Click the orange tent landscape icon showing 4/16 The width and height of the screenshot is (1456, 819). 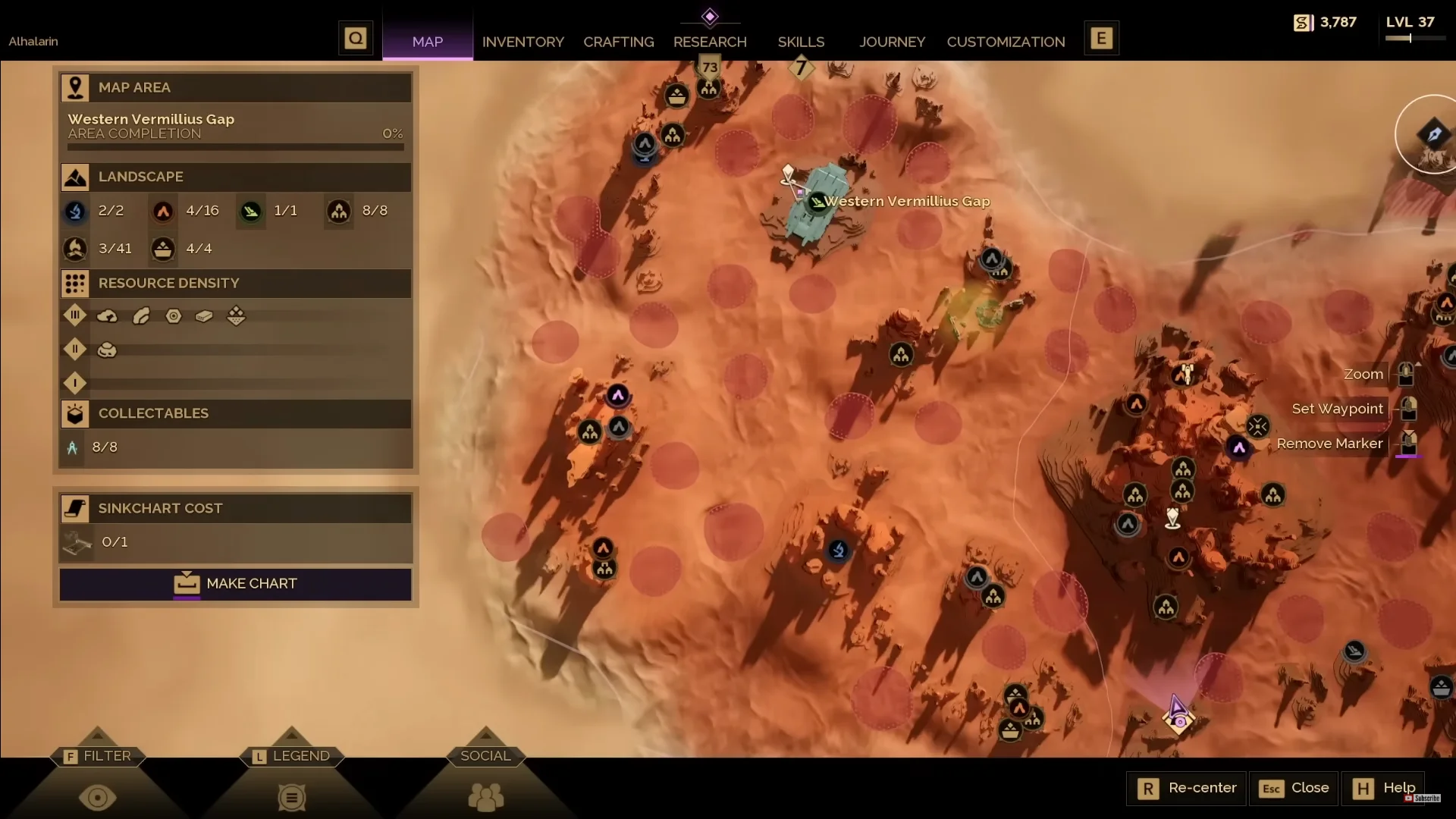162,212
